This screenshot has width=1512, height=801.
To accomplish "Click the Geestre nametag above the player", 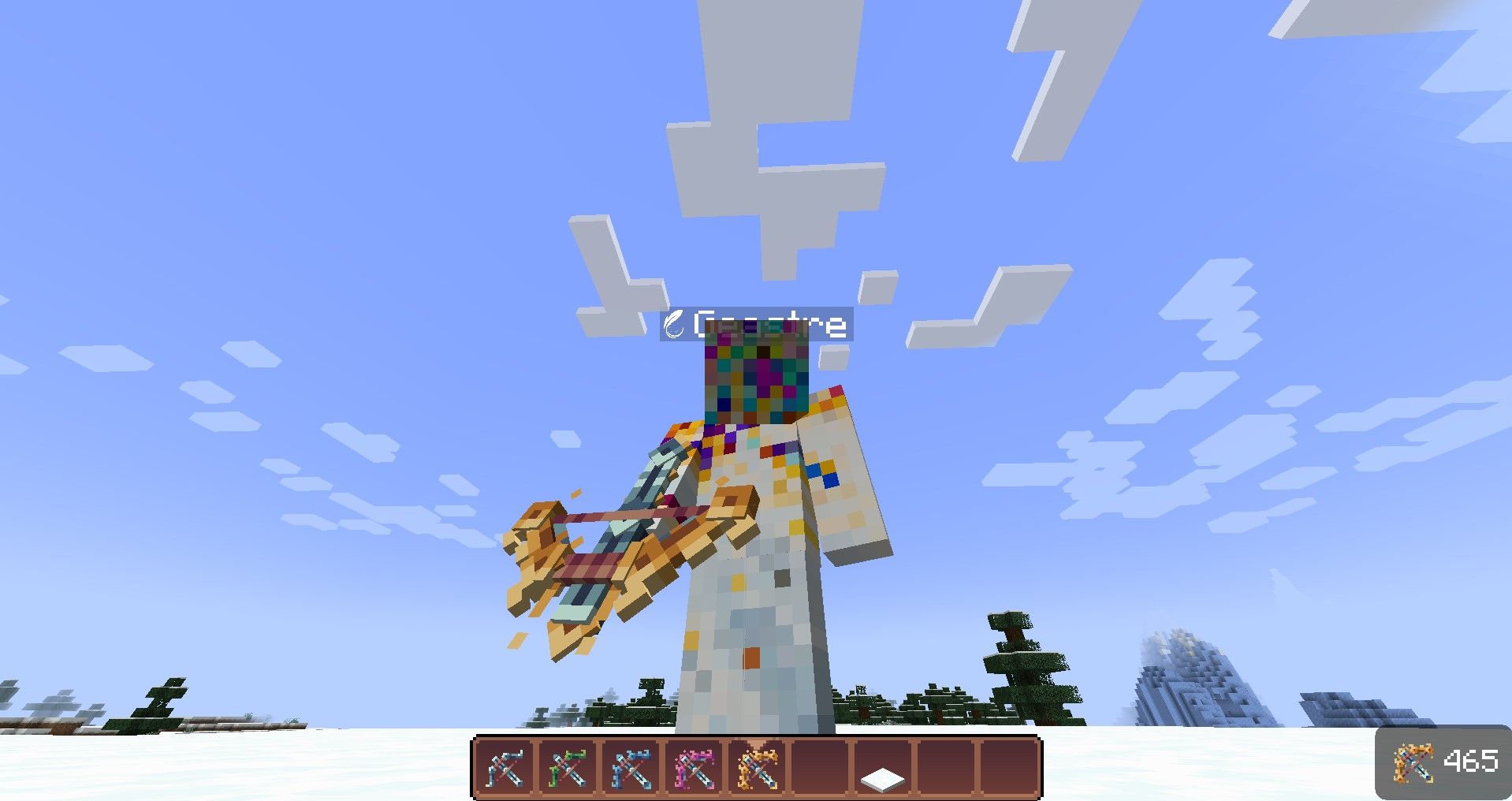I will pyautogui.click(x=769, y=324).
